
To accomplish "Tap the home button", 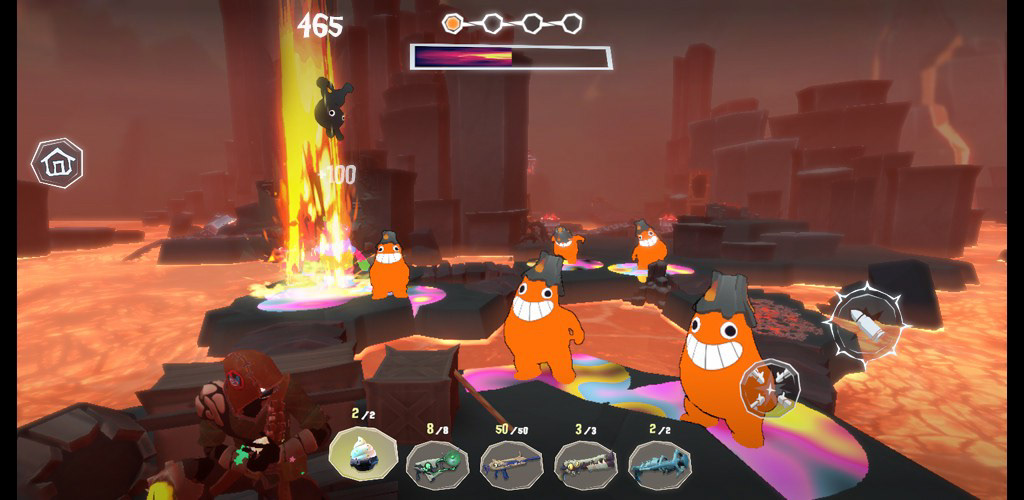I will click(x=57, y=162).
